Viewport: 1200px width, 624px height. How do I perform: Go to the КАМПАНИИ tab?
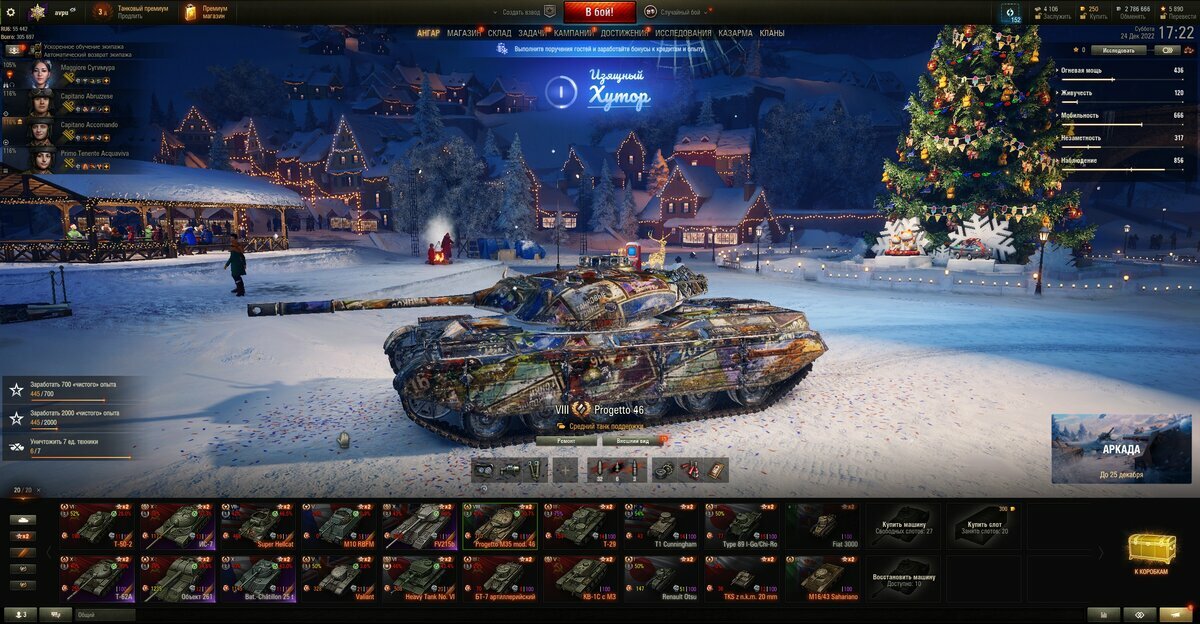(x=574, y=33)
